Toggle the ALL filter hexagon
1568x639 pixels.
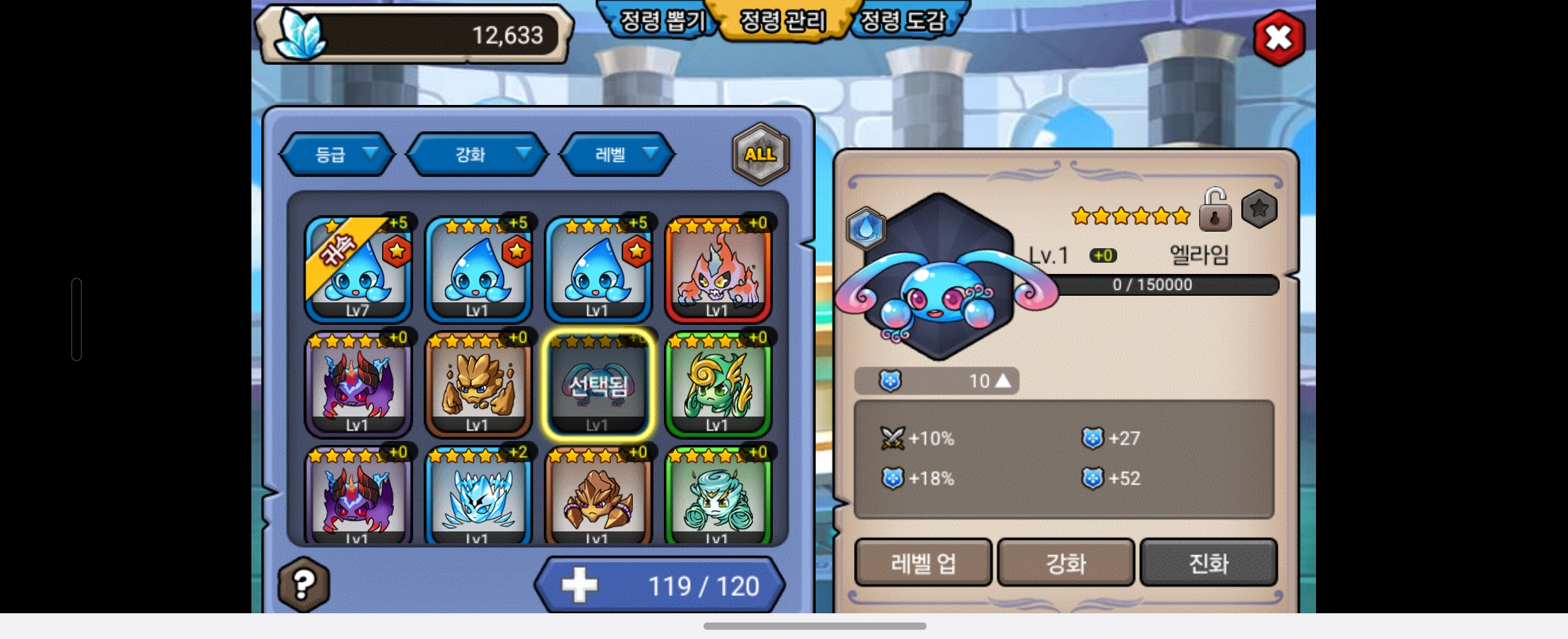[x=760, y=154]
